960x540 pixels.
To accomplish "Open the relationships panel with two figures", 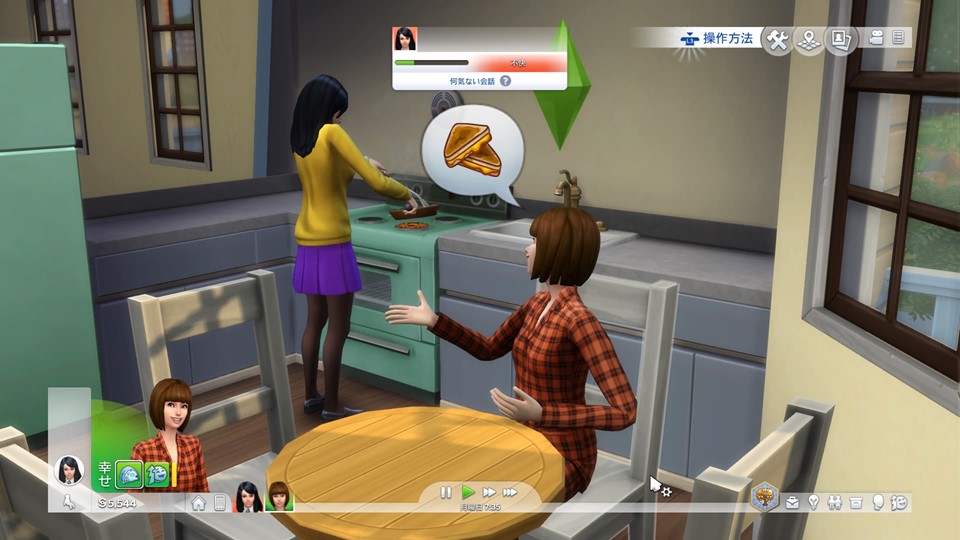I will click(x=835, y=502).
